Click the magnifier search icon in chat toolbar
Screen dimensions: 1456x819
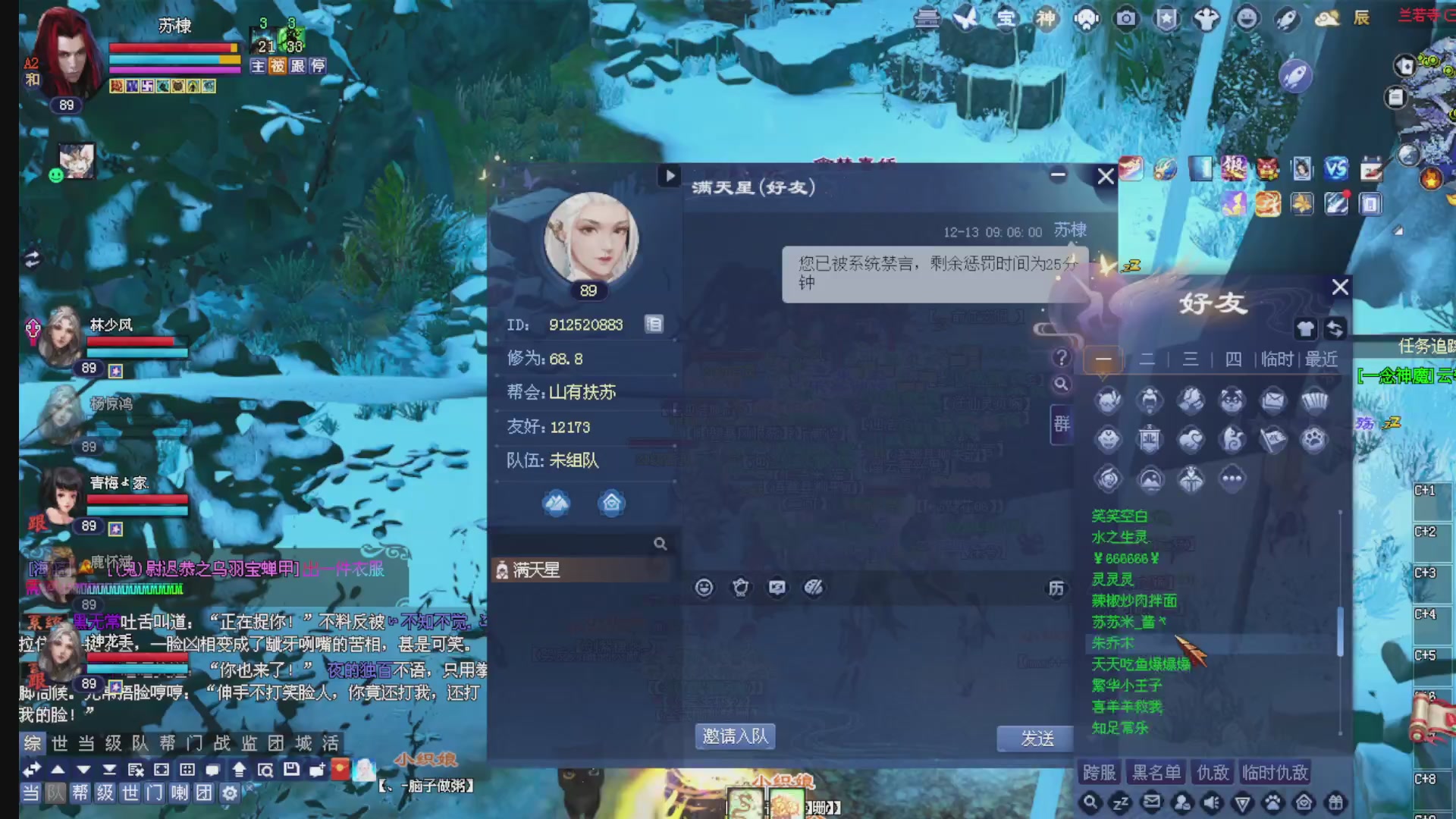point(267,770)
